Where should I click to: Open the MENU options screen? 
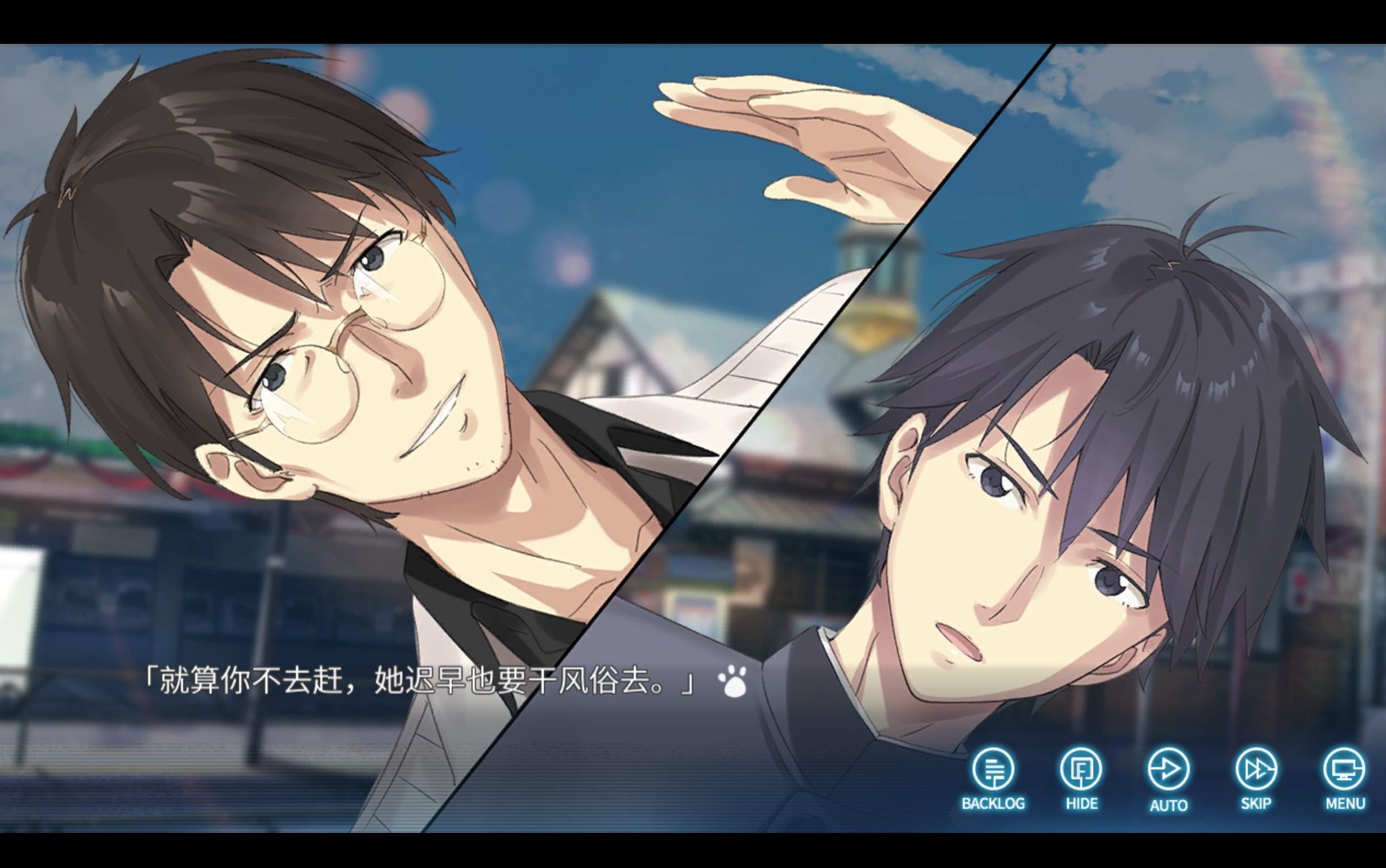1344,769
